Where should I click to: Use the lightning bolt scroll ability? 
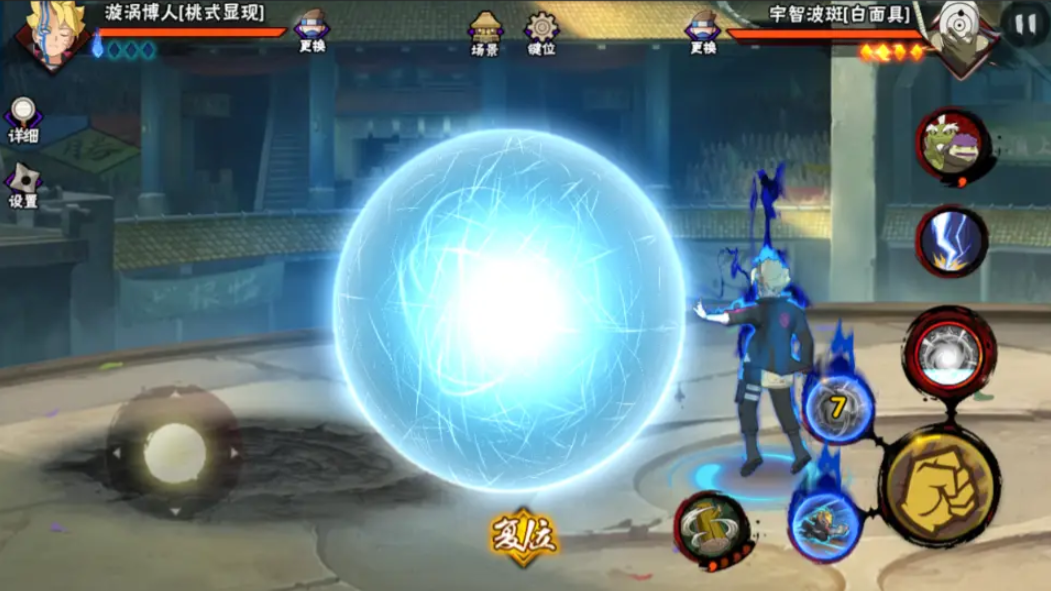click(x=951, y=242)
